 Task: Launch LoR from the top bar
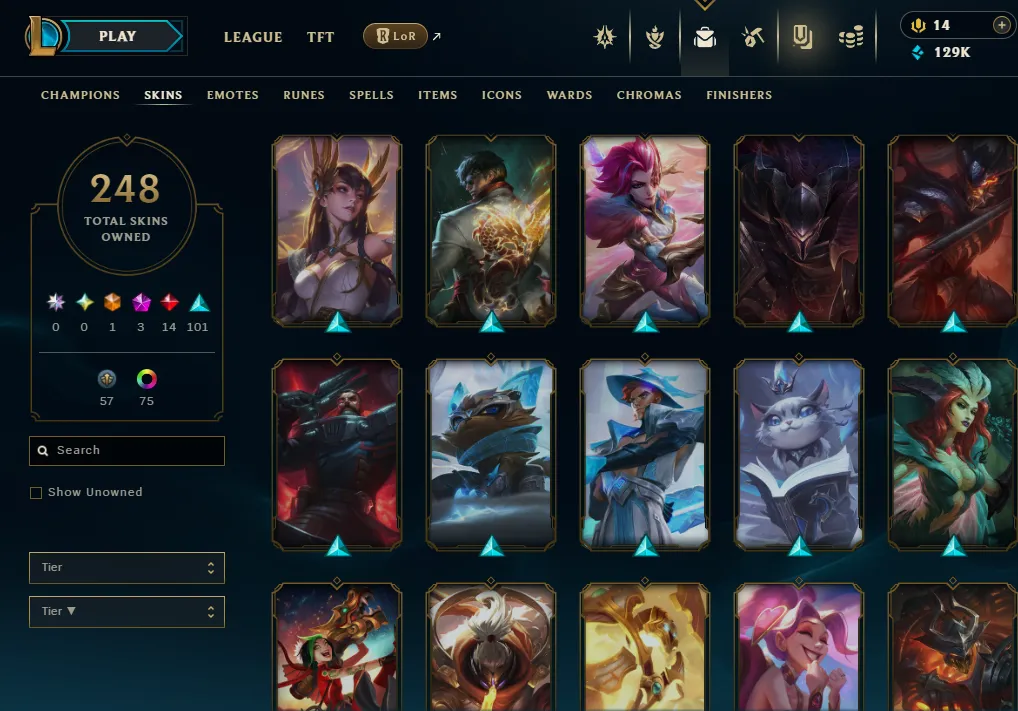(x=395, y=37)
